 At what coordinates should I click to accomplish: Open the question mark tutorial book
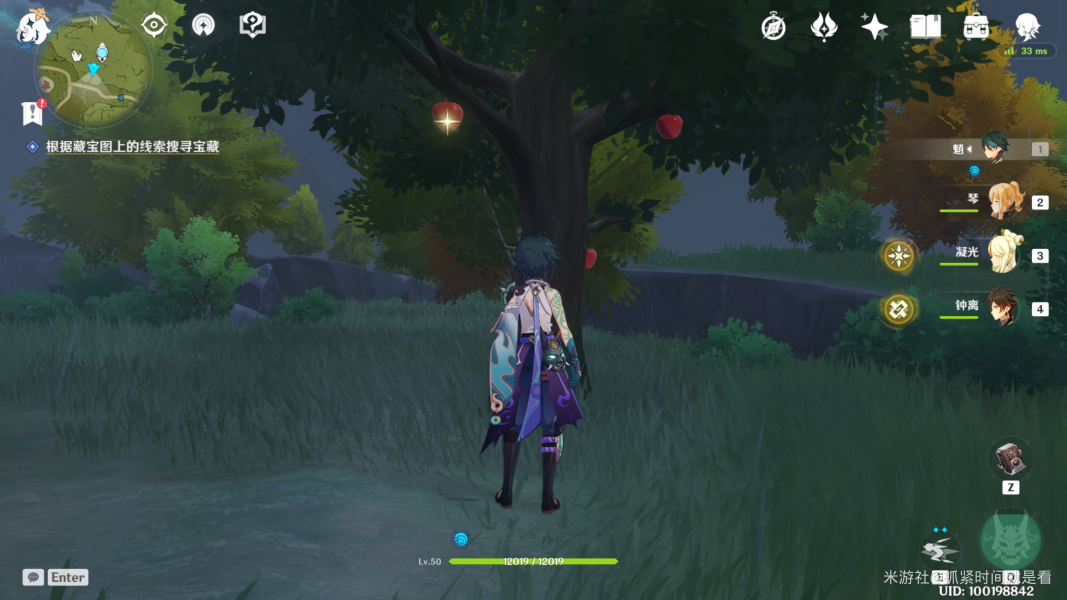click(x=253, y=26)
